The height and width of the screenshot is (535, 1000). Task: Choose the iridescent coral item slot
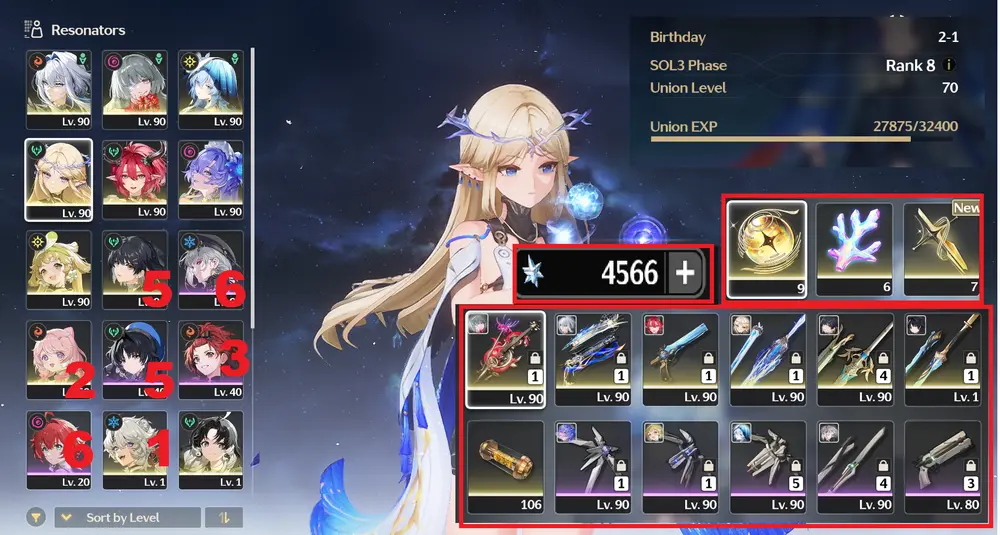point(855,249)
